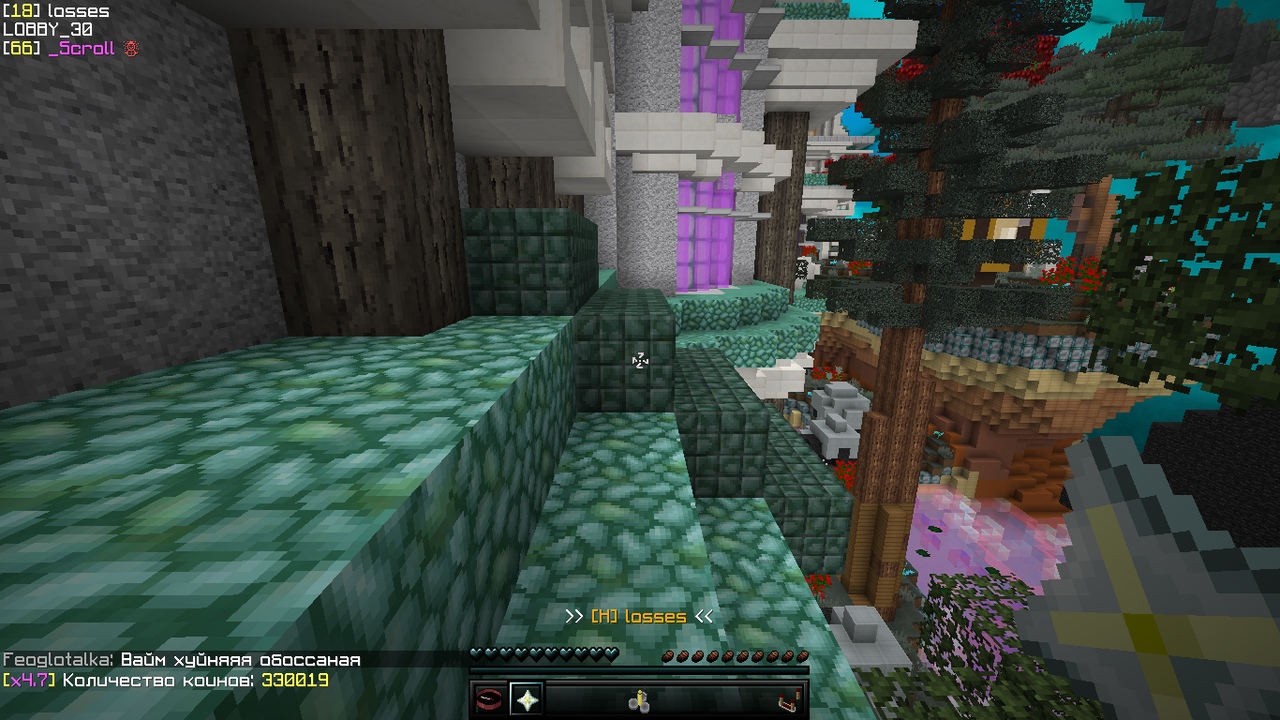Choose the nether star hotbar slot
This screenshot has width=1280, height=720.
coord(526,699)
